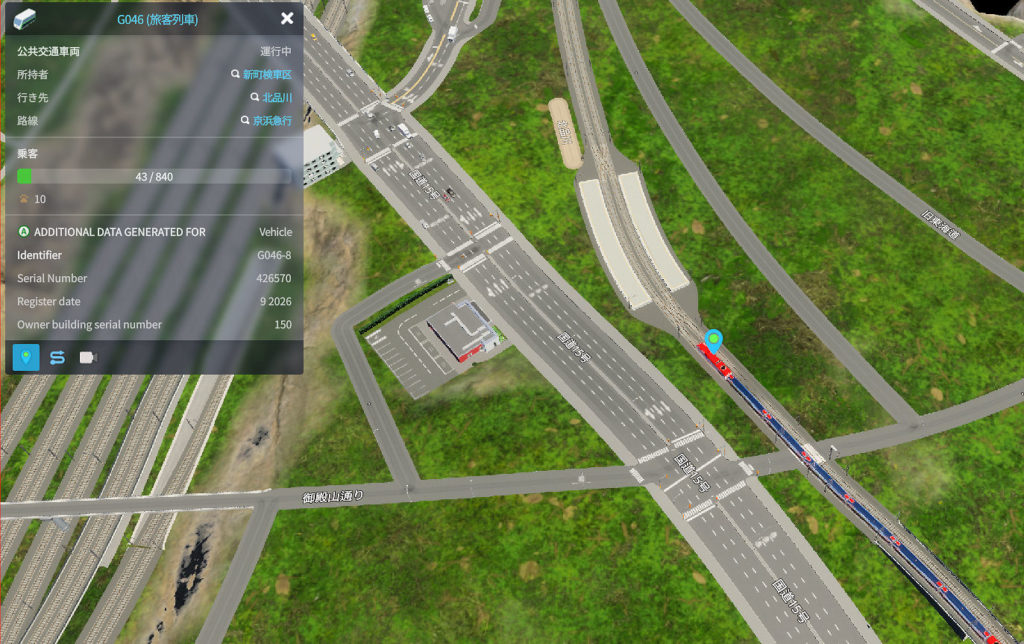Click the G046 panel title text
This screenshot has width=1024, height=644.
(158, 18)
